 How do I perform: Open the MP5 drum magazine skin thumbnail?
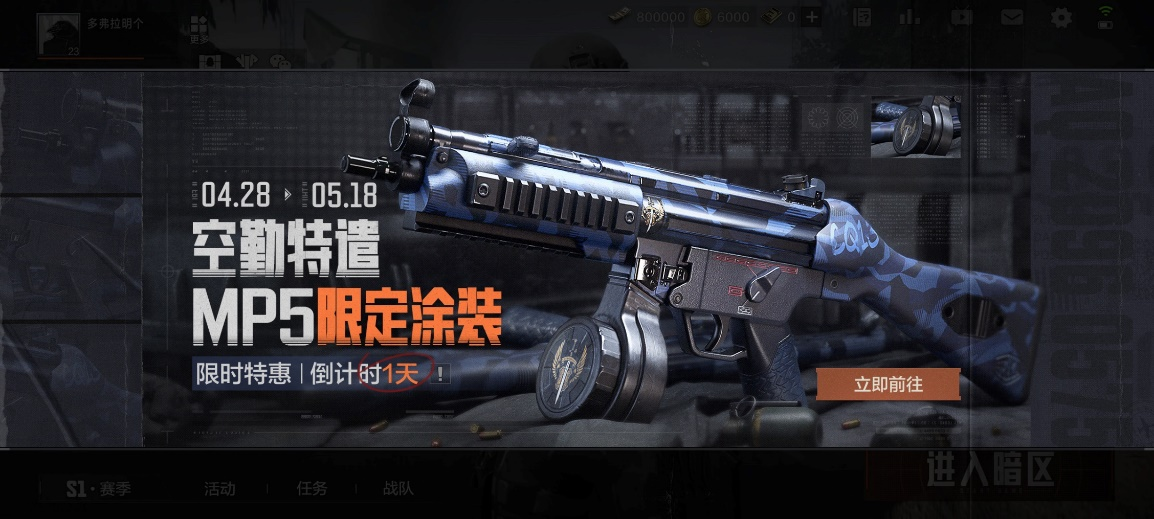point(915,127)
